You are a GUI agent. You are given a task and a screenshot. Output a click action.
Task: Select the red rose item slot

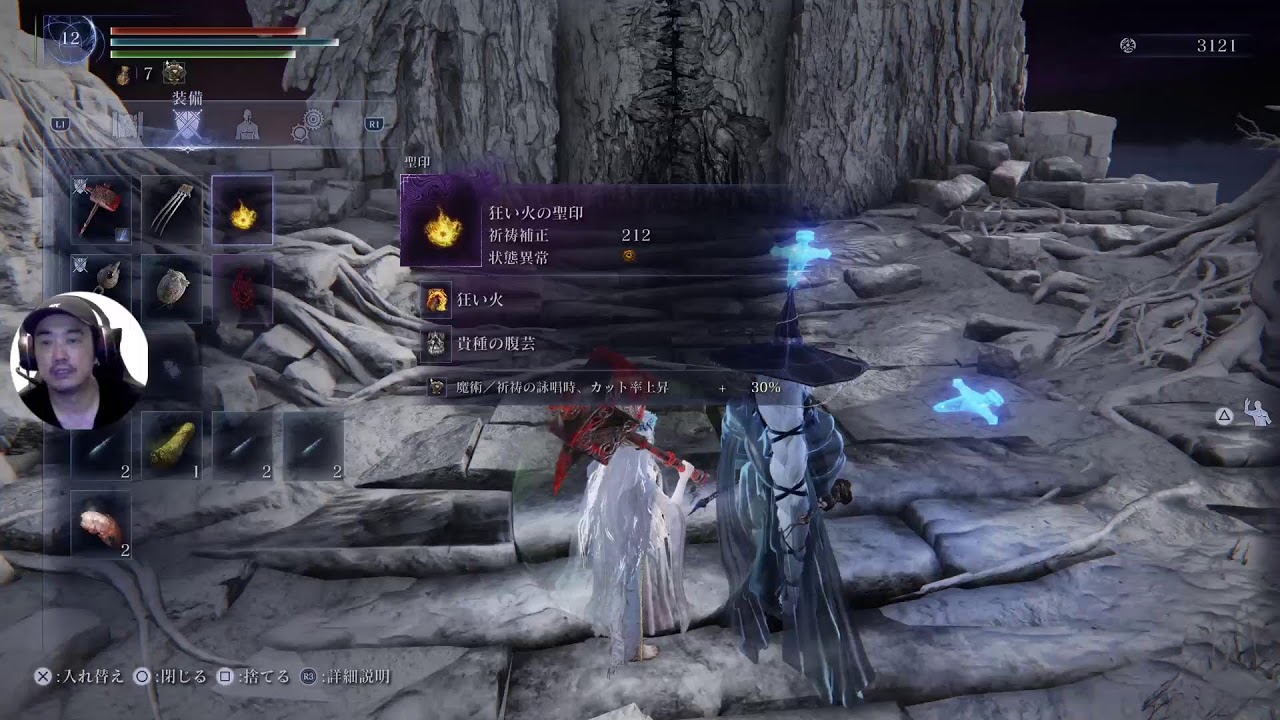pos(244,287)
